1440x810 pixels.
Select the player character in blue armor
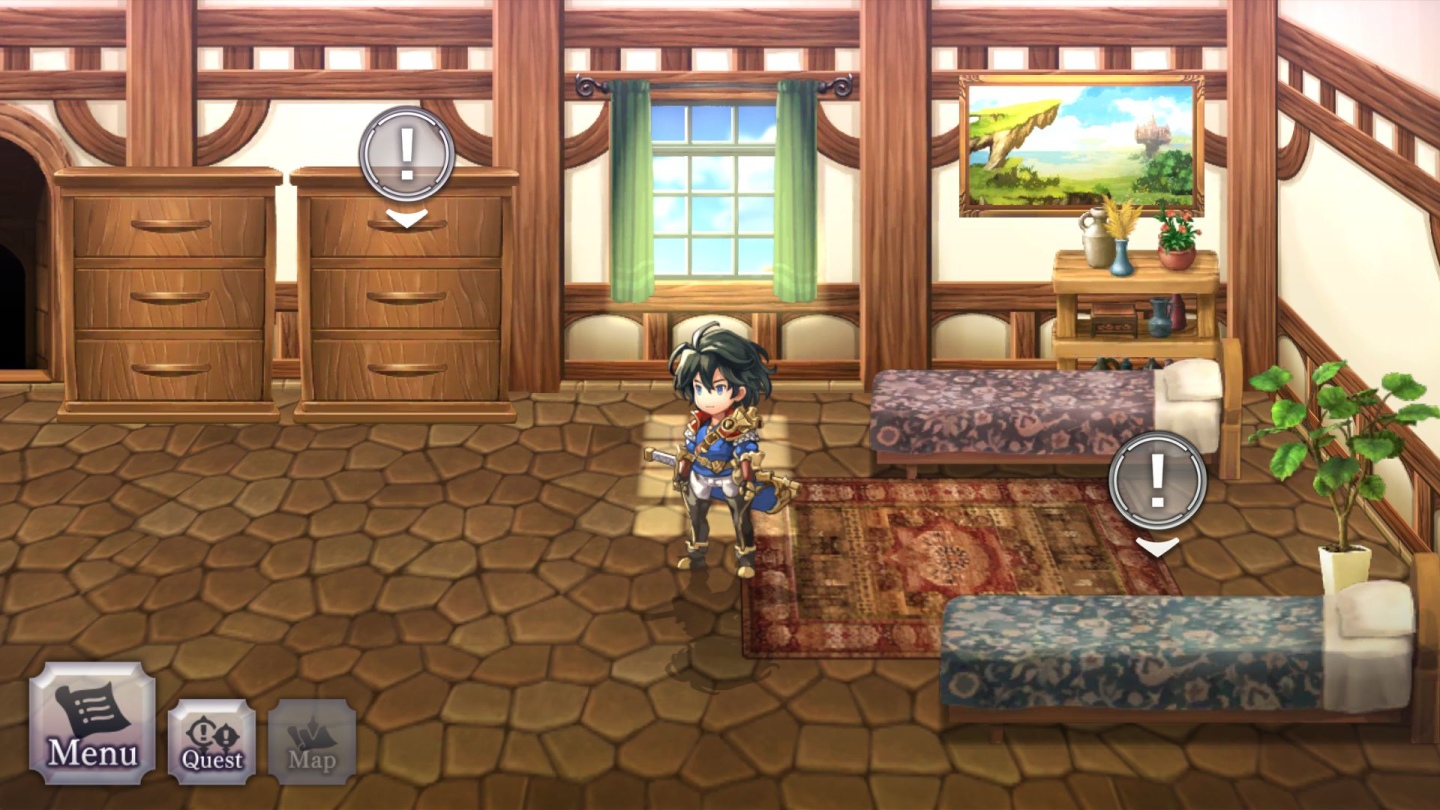tap(717, 460)
